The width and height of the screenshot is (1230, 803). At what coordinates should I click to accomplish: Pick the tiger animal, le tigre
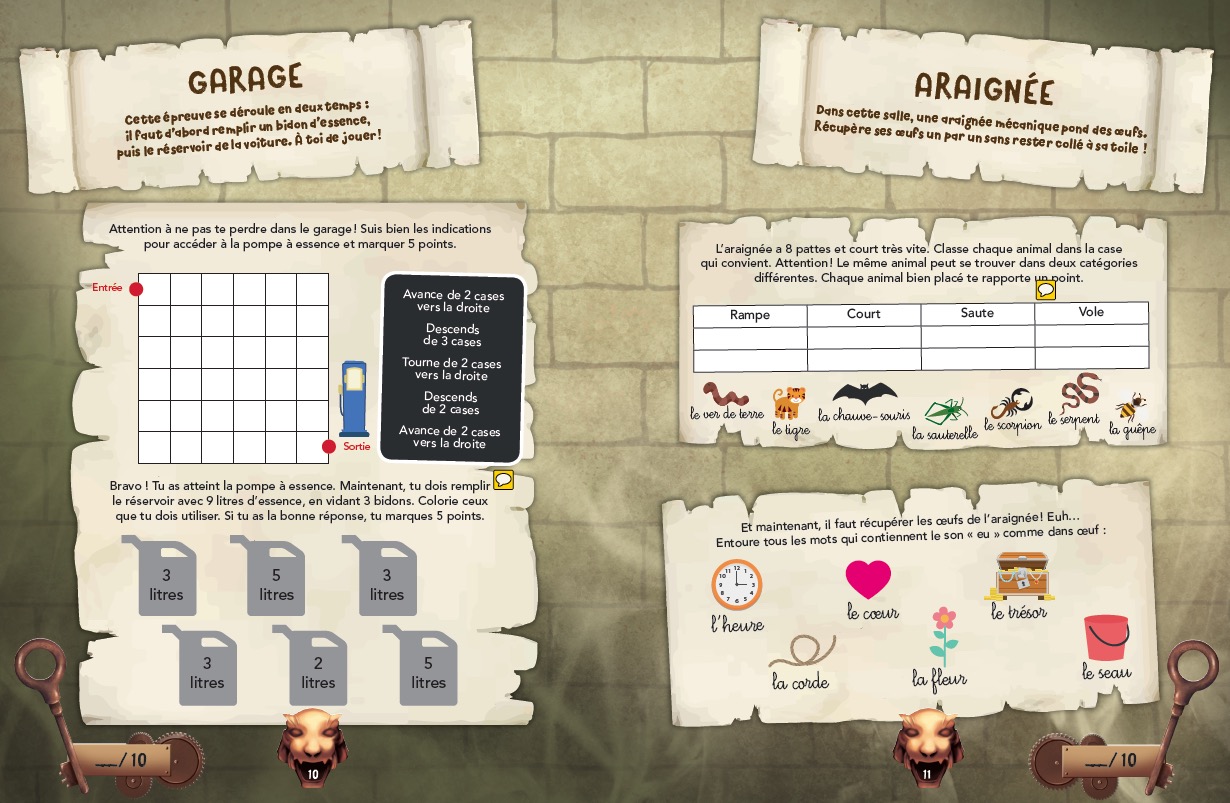click(790, 403)
